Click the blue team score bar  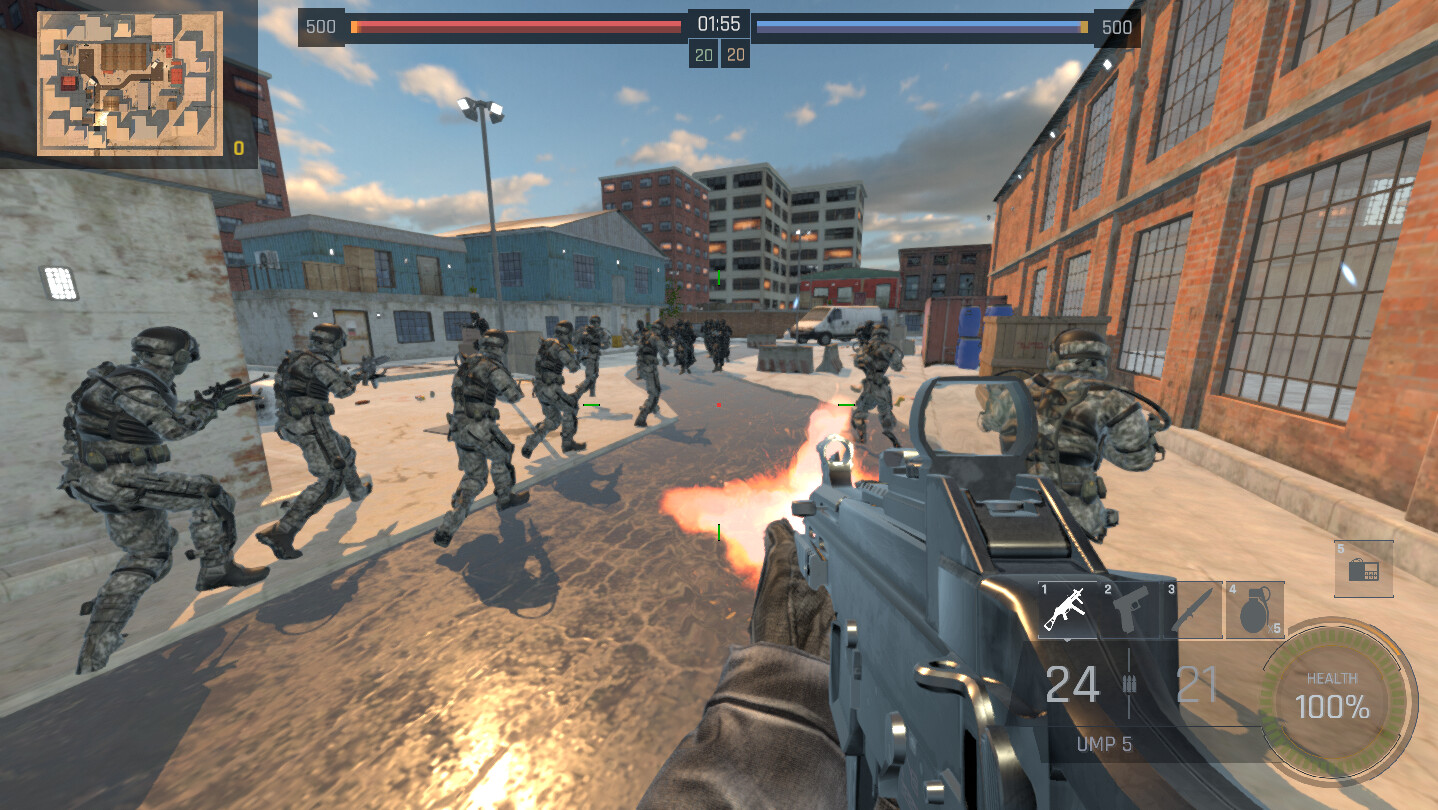pos(920,27)
